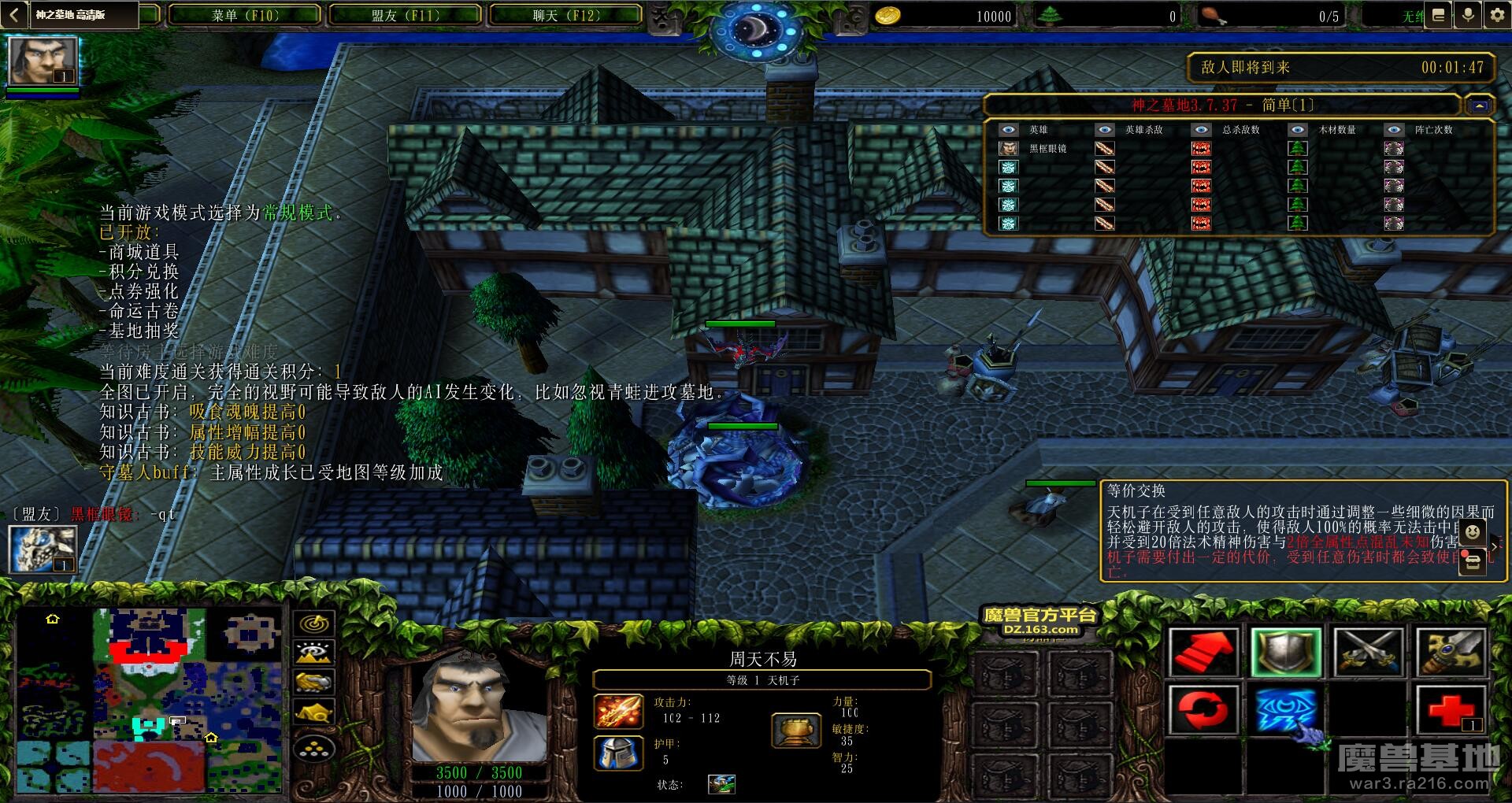The width and height of the screenshot is (1512, 803).
Task: Activate the shield Hold Position command
Action: [1285, 652]
